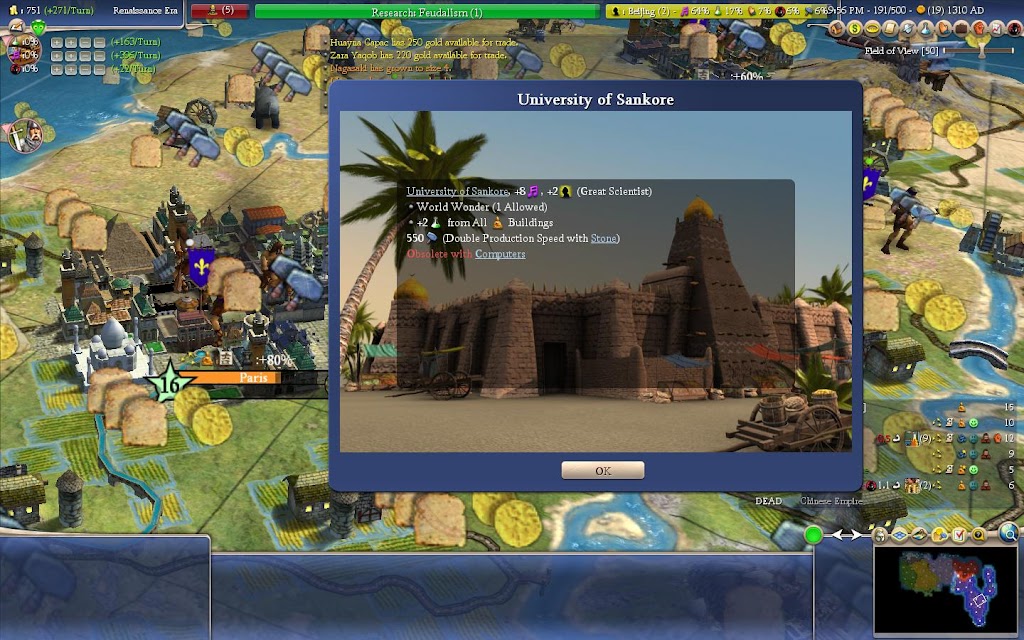Select the Feudalism research bar
1024x640 pixels.
426,12
